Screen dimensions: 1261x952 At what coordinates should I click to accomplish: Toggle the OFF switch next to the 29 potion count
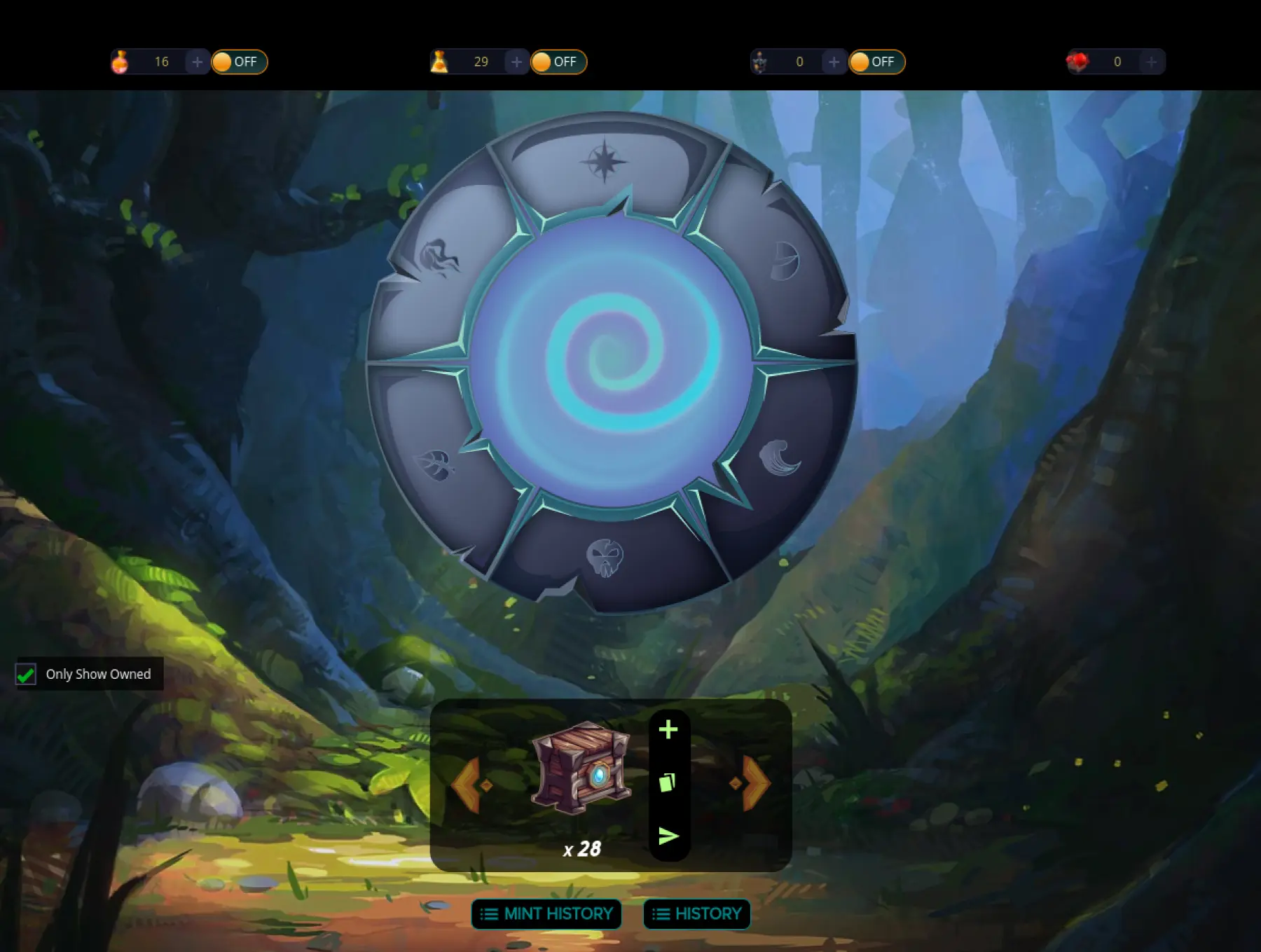pos(558,62)
